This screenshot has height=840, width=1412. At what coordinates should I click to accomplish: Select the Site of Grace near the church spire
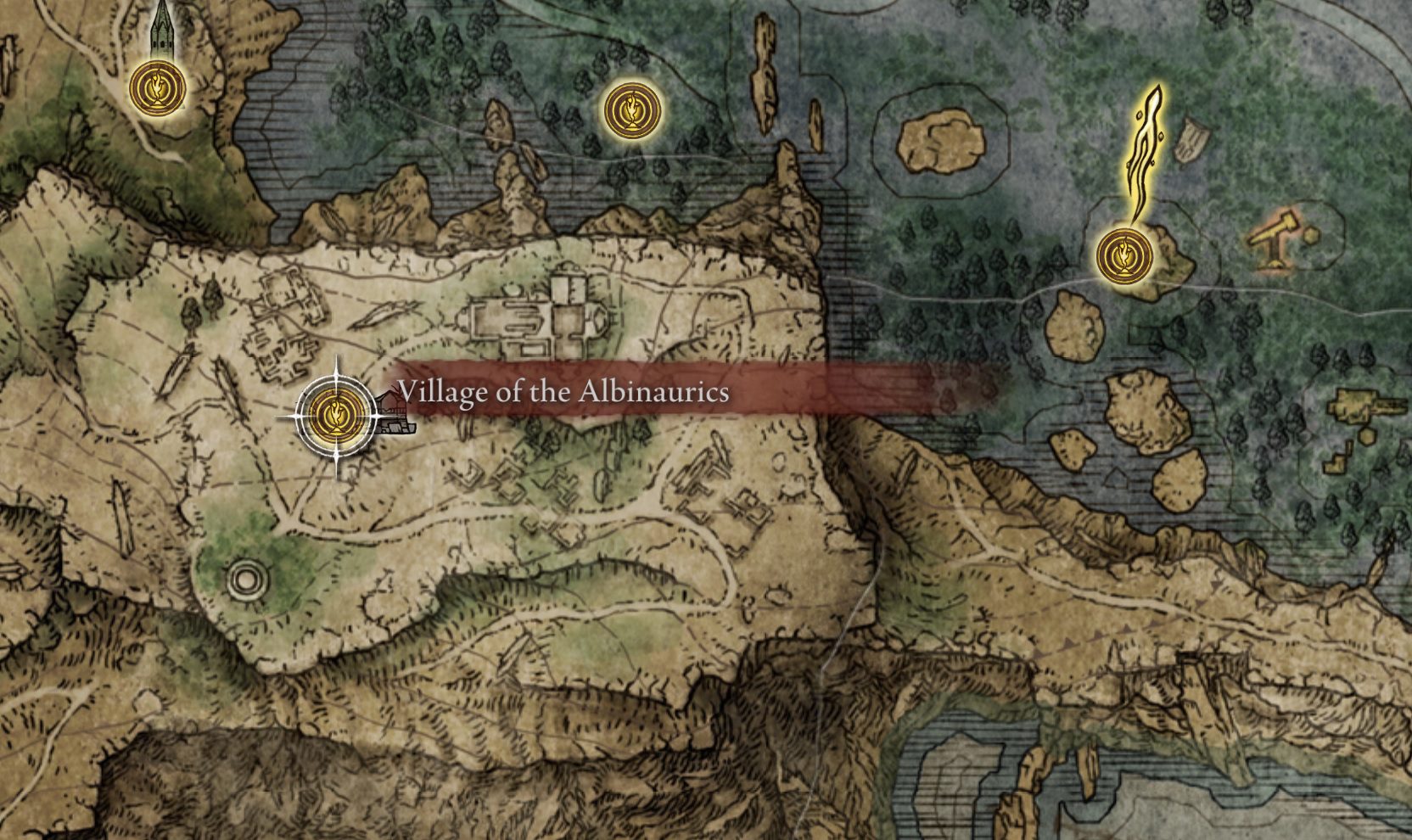coord(158,89)
